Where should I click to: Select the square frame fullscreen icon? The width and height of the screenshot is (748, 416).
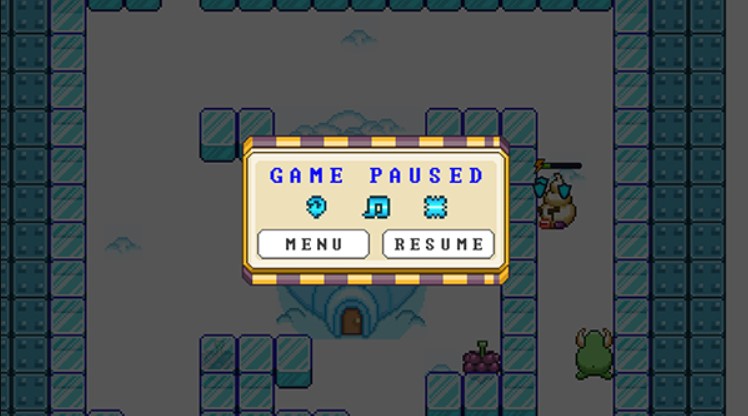435,207
